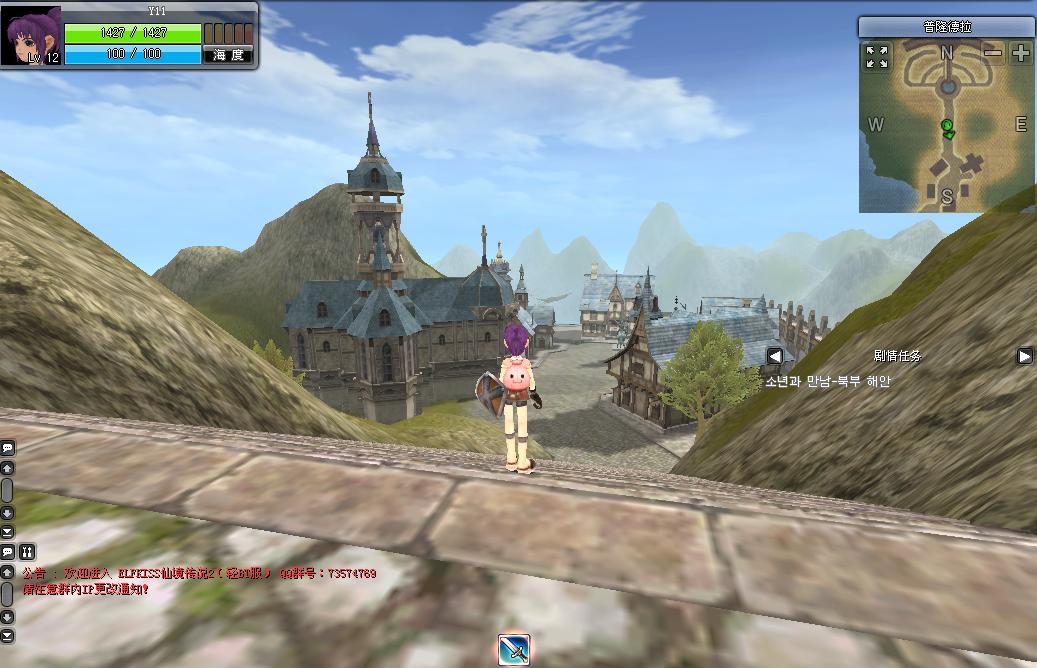Click the purple-haired character portrait
The image size is (1037, 668).
(x=33, y=35)
